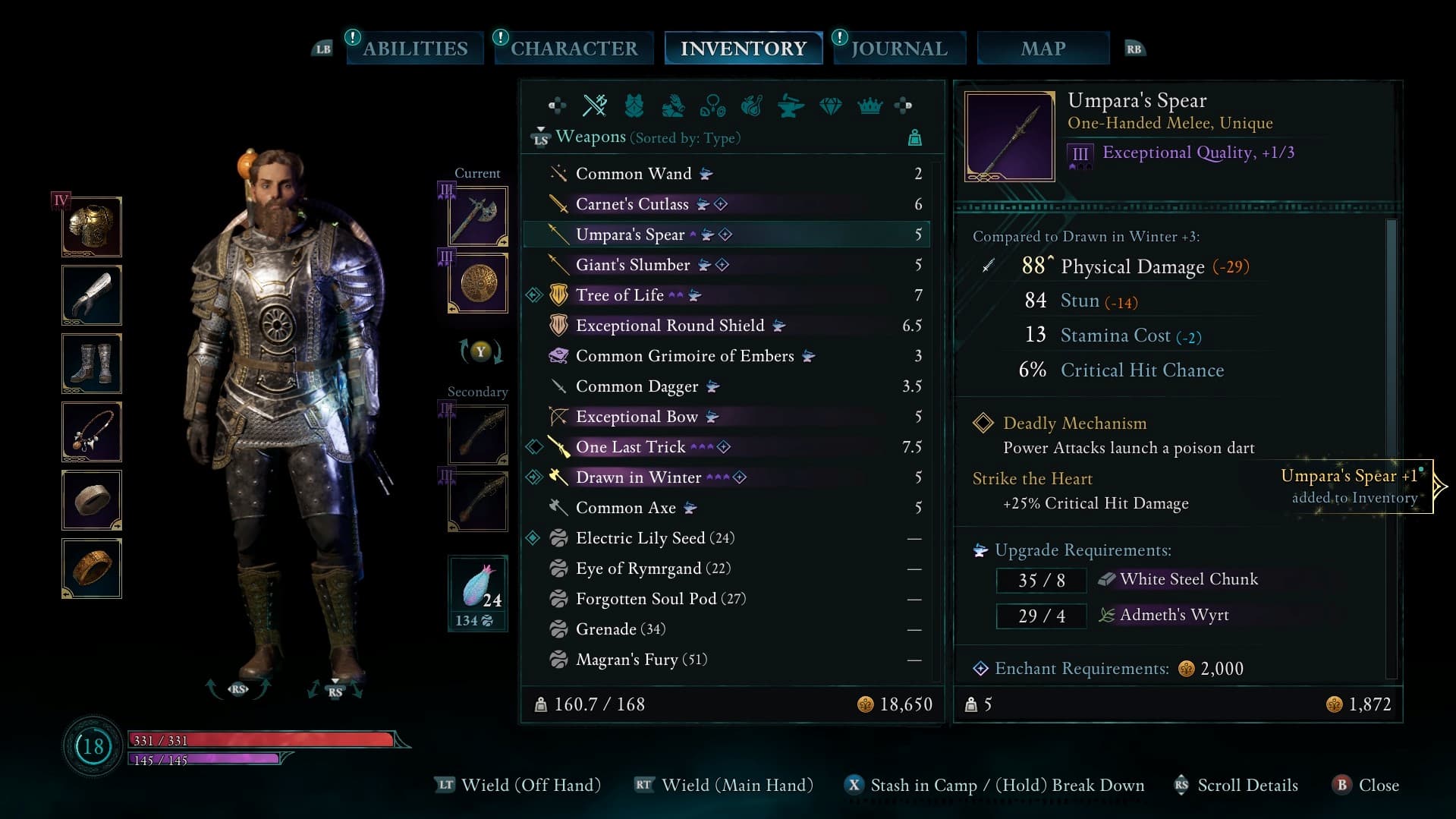
Task: Switch to the JOURNAL tab
Action: (x=898, y=48)
